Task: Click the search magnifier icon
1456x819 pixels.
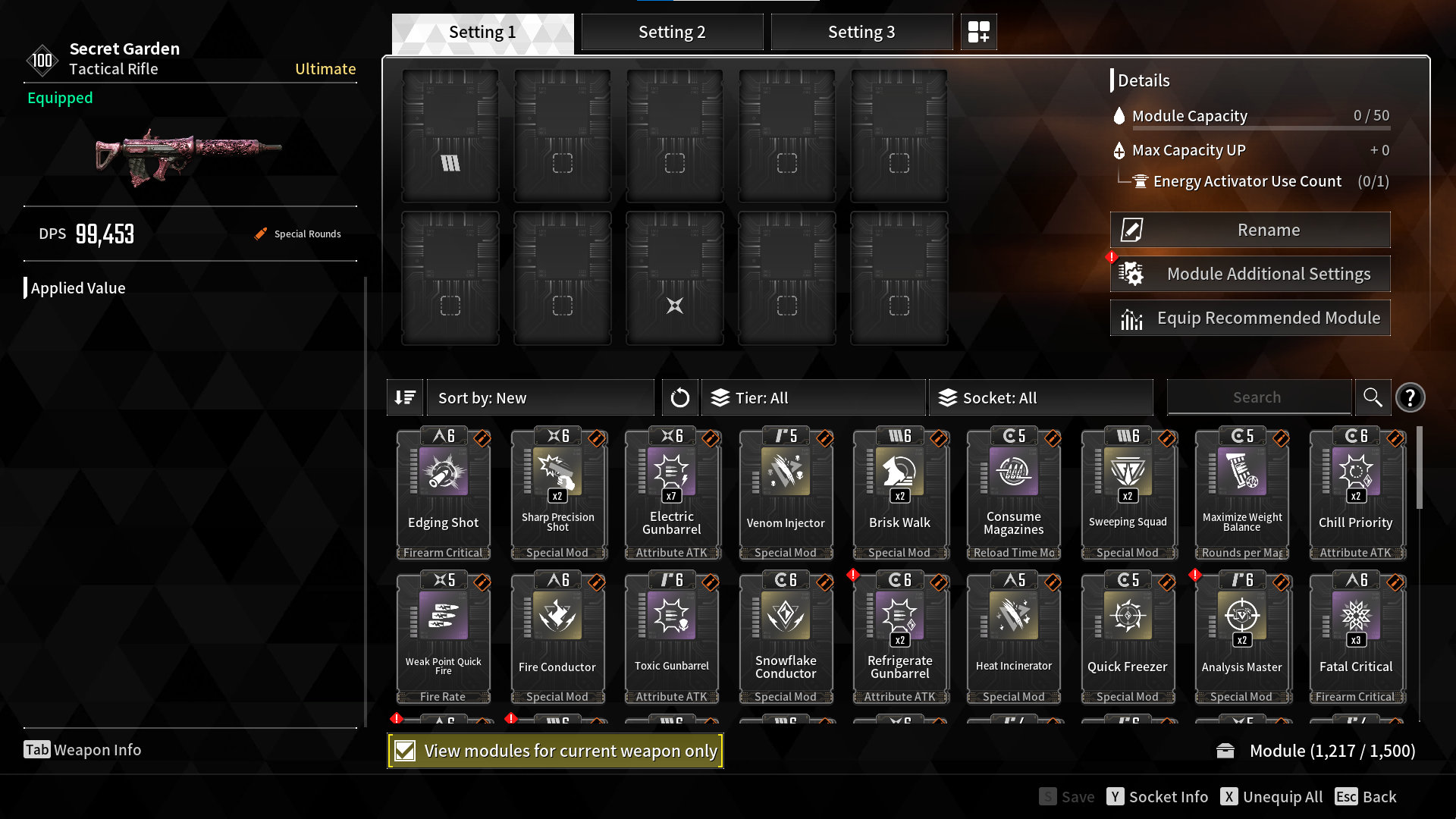Action: (1373, 397)
